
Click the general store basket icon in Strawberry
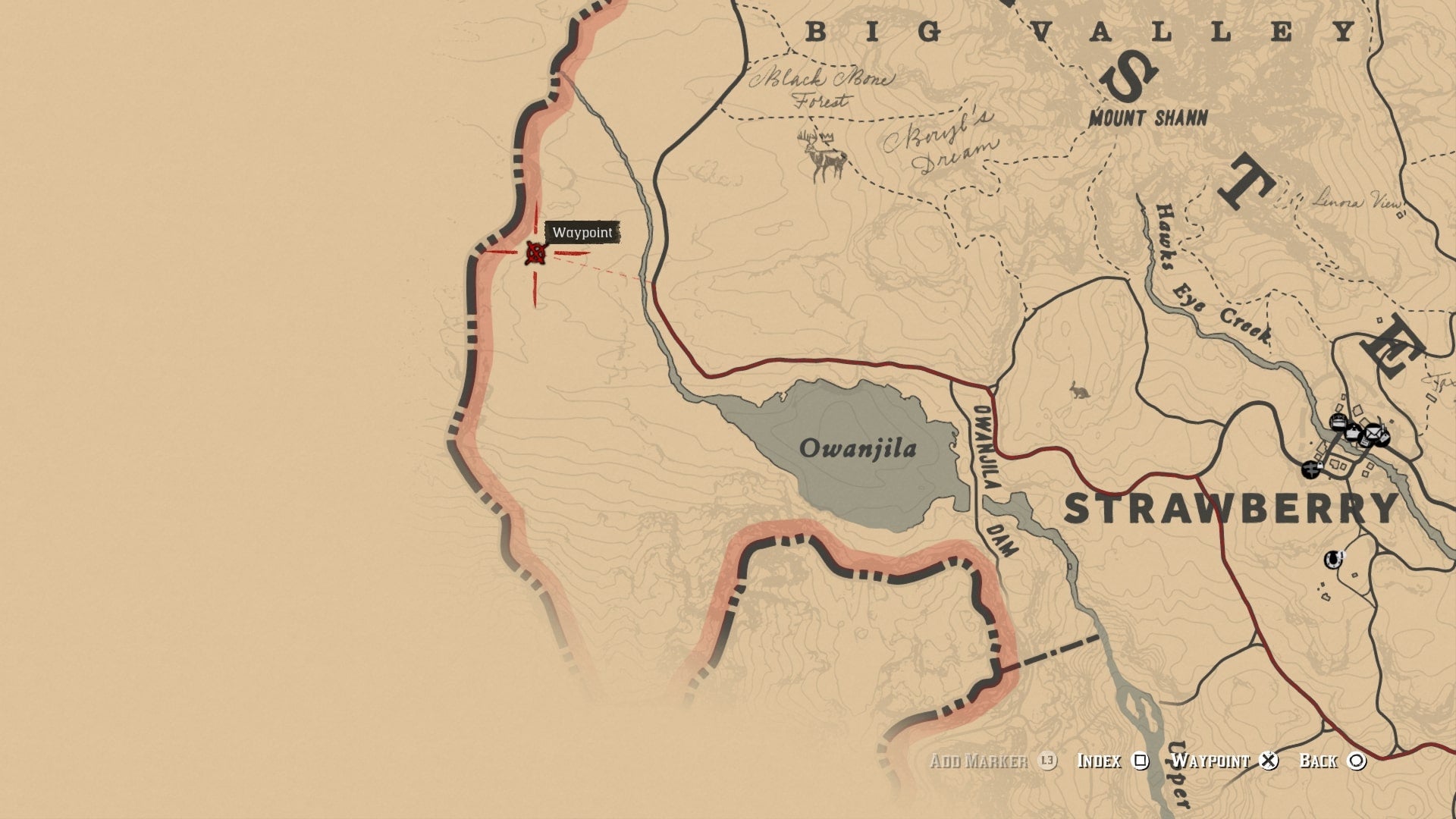[1352, 434]
